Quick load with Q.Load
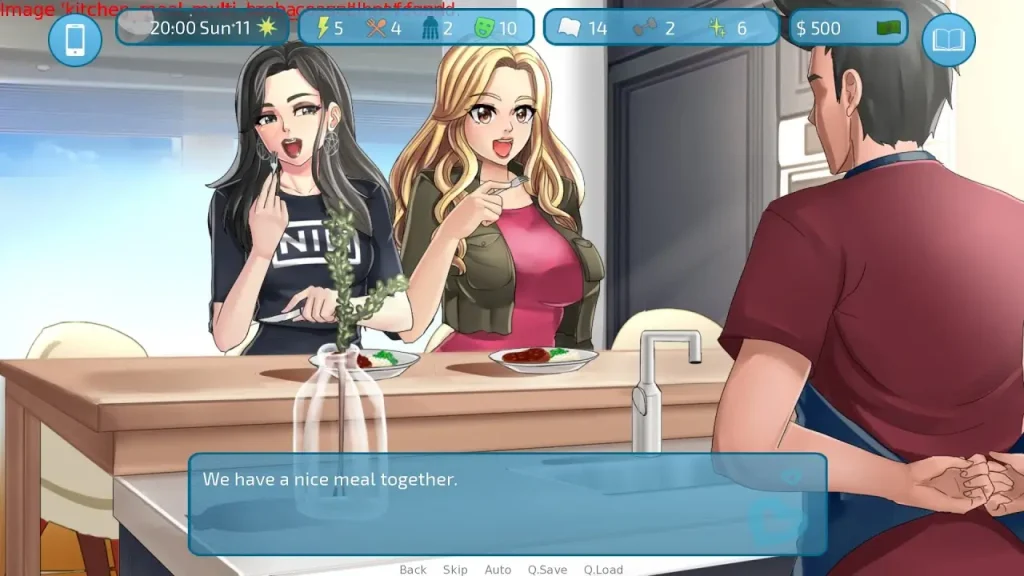This screenshot has height=576, width=1024. click(603, 569)
